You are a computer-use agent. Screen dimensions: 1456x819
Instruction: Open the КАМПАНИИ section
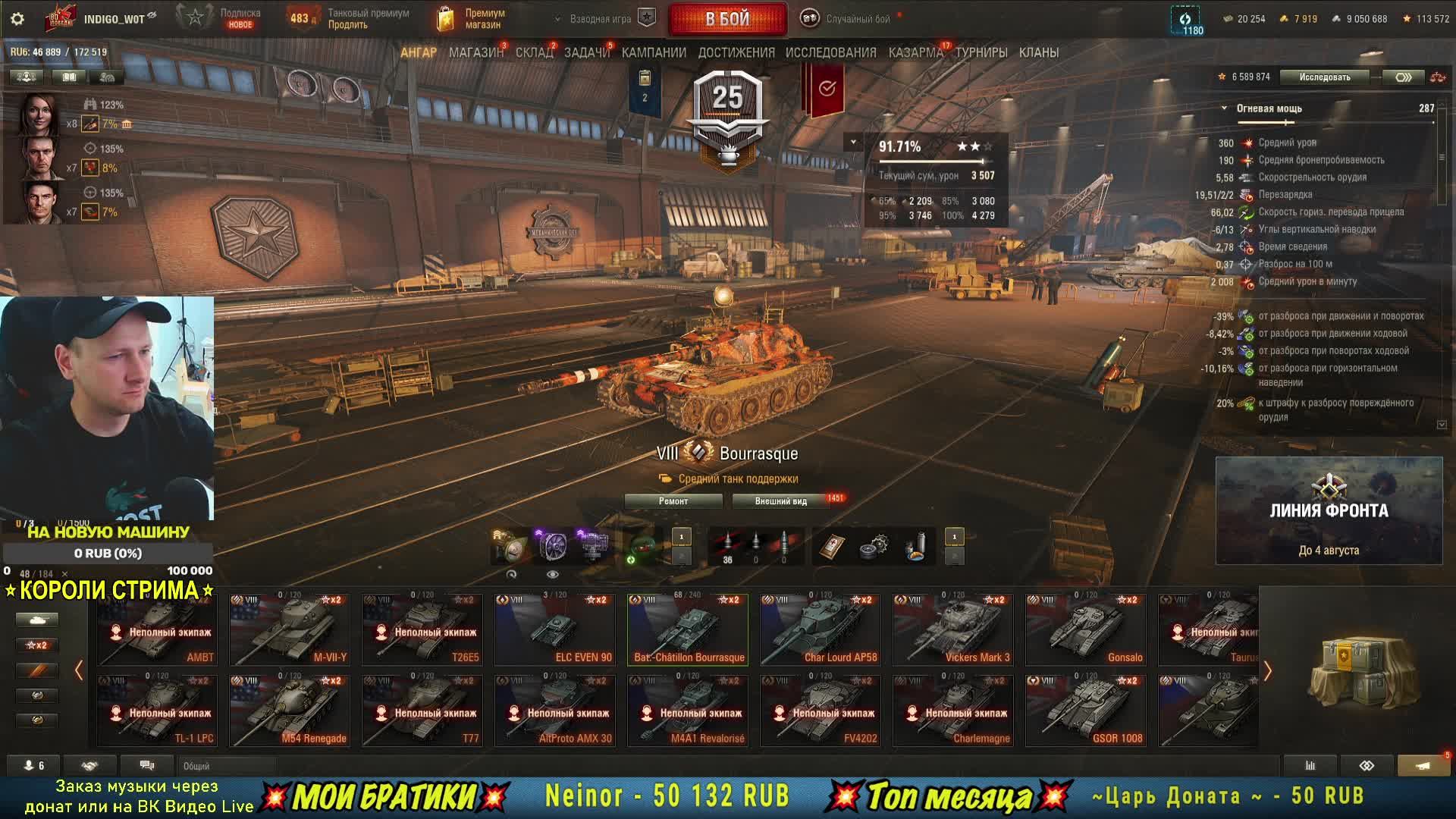click(x=654, y=52)
